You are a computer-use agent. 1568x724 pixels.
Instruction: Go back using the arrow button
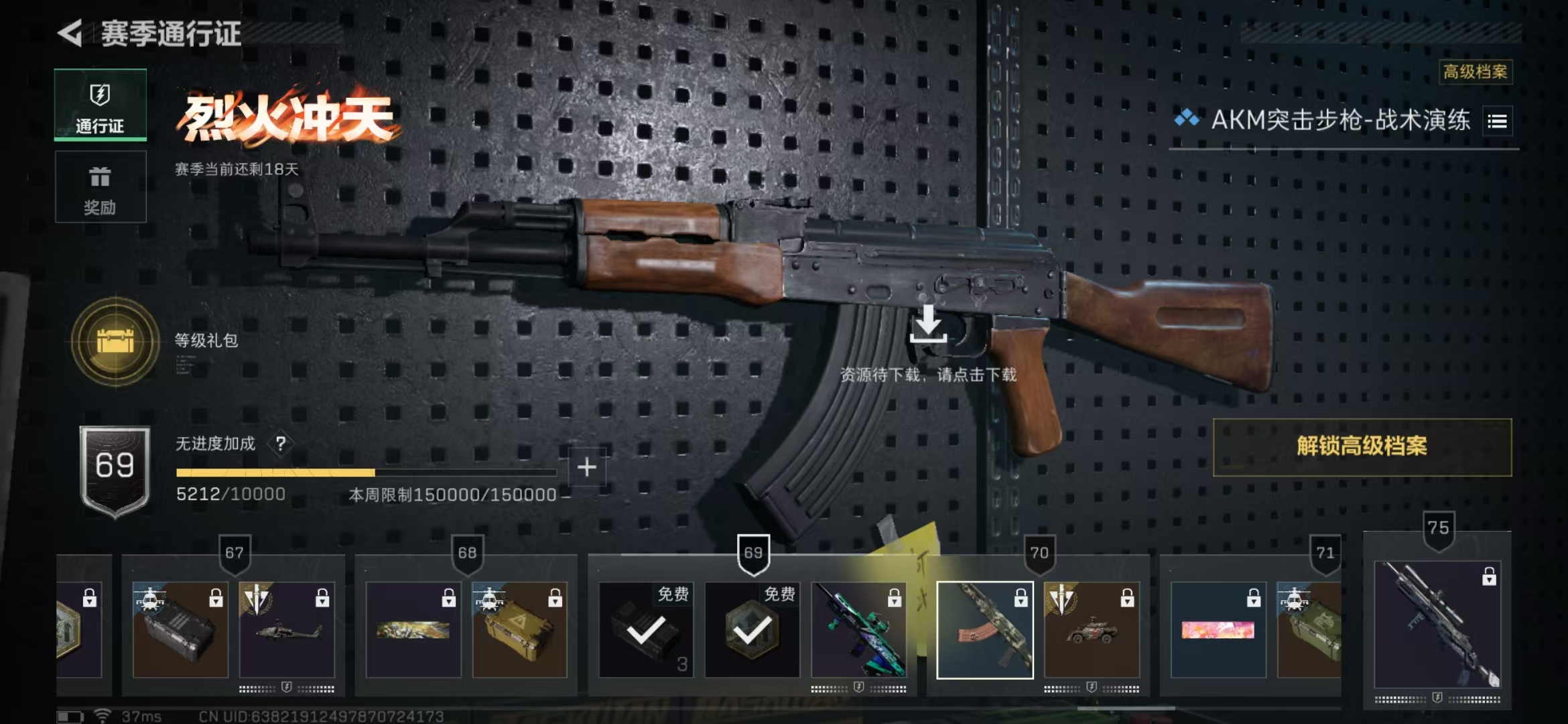point(70,33)
